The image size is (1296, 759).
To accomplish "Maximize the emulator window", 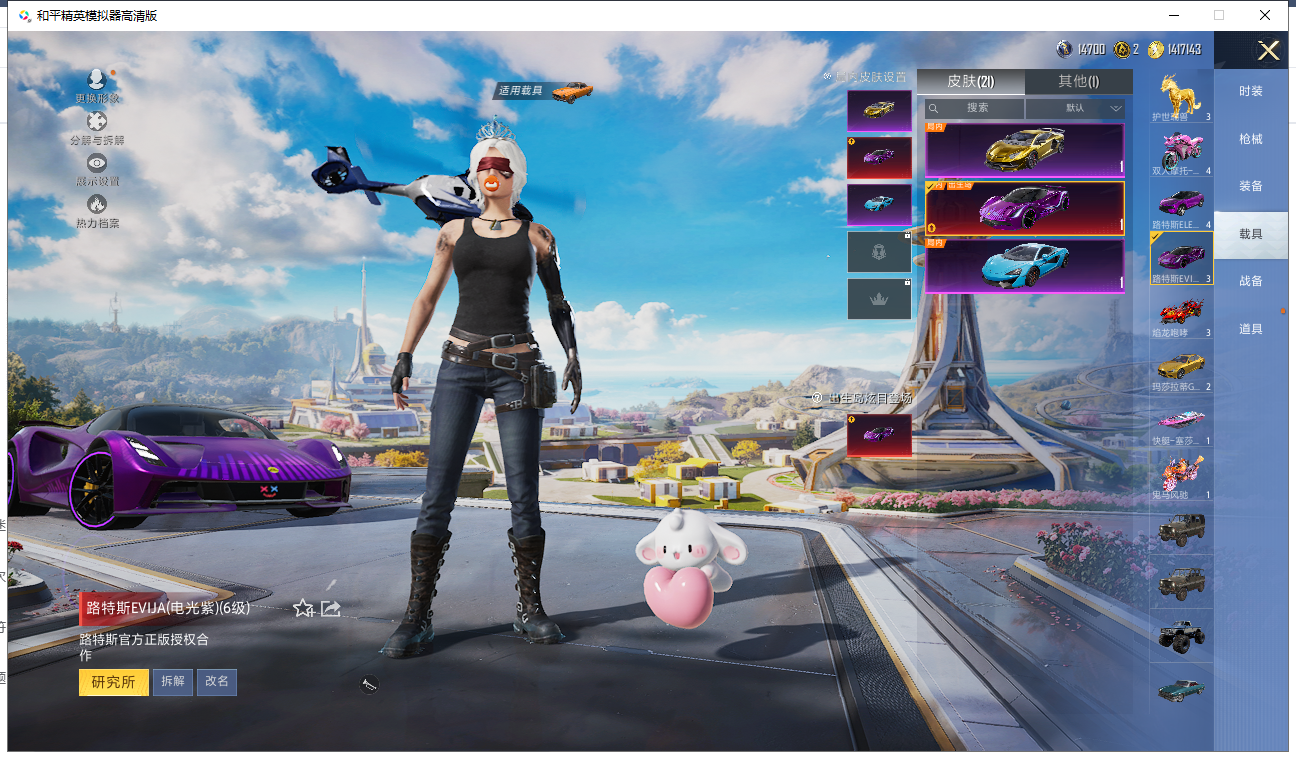I will (x=1218, y=15).
